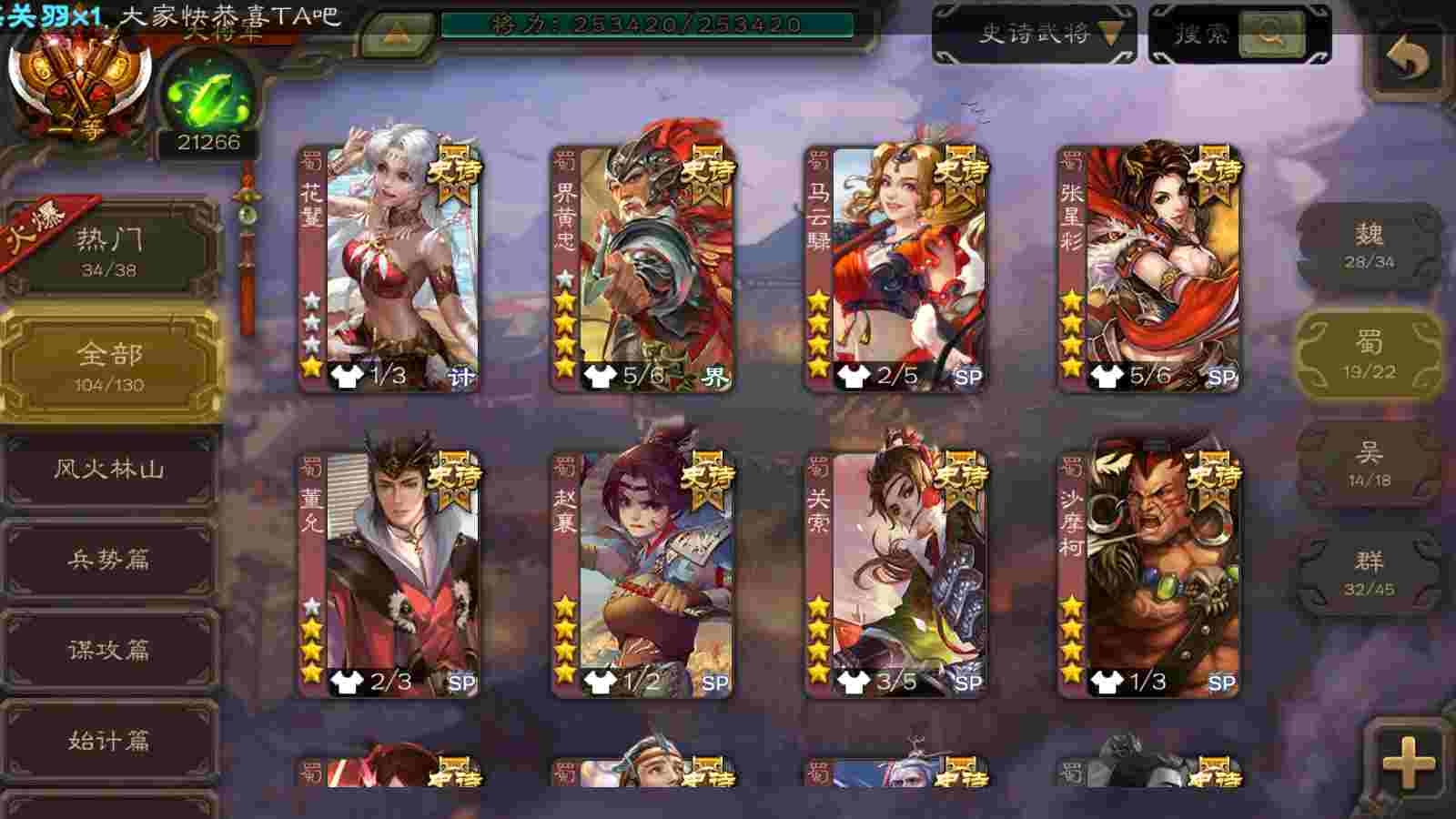Select the 花鬘 hero card

coord(391,269)
